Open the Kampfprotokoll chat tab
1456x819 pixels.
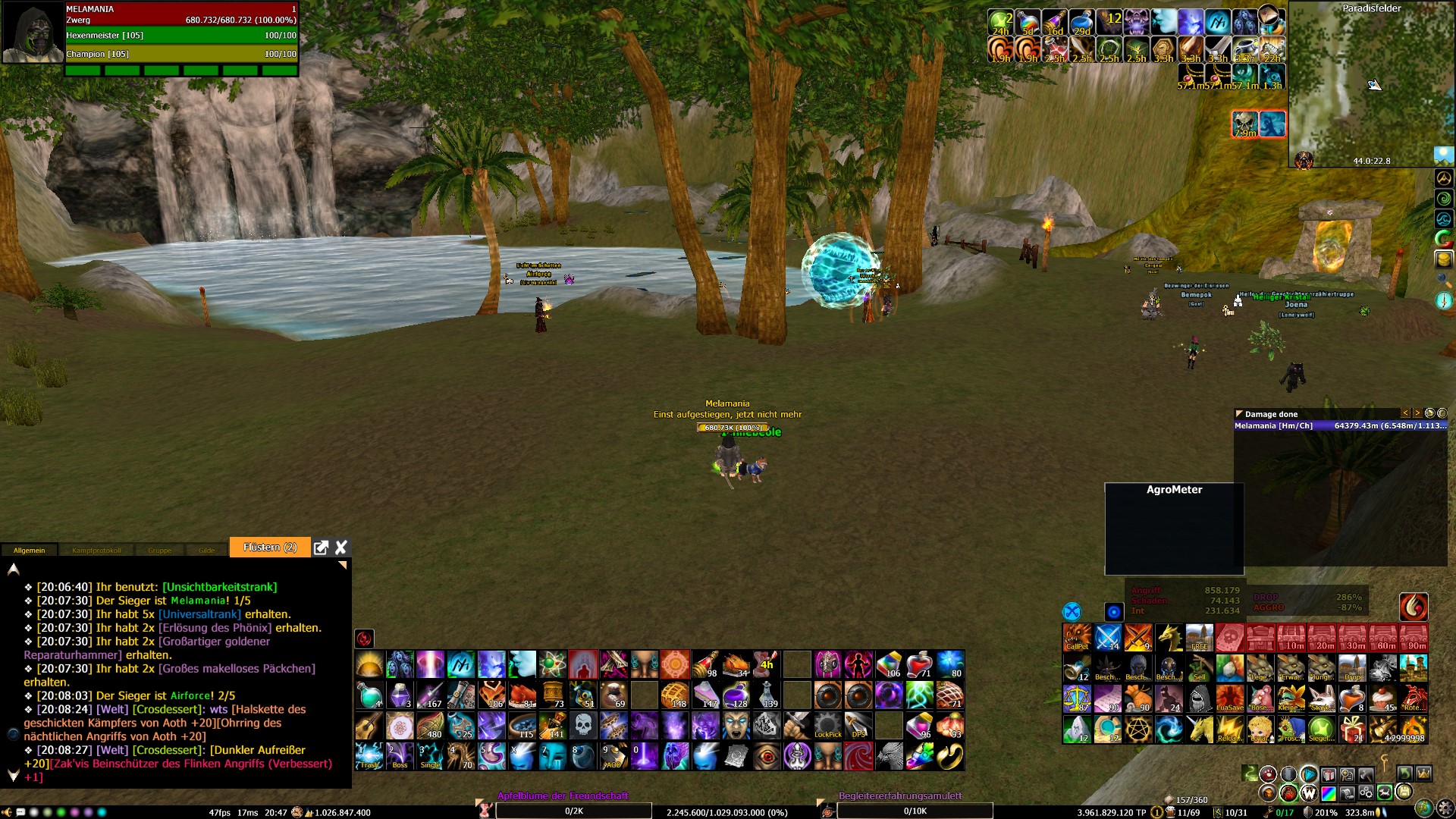coord(96,551)
